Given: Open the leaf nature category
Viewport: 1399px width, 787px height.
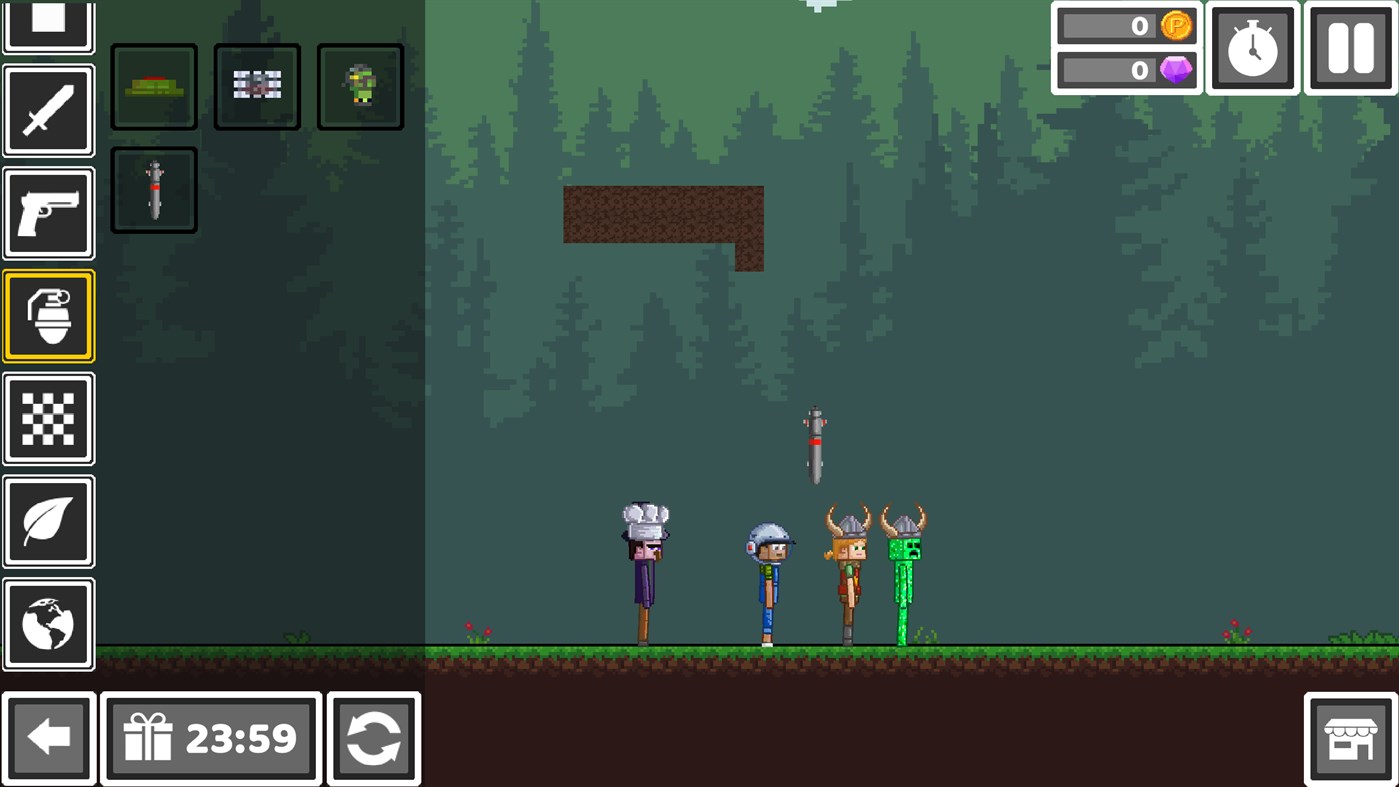Looking at the screenshot, I should pos(48,521).
